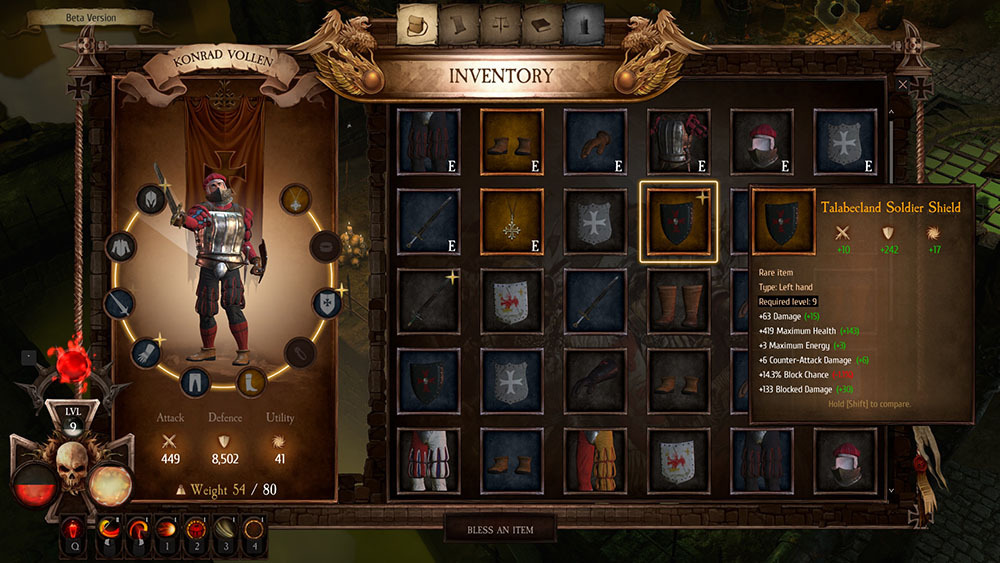Click the Bless an Item button
The width and height of the screenshot is (1000, 563).
(499, 528)
